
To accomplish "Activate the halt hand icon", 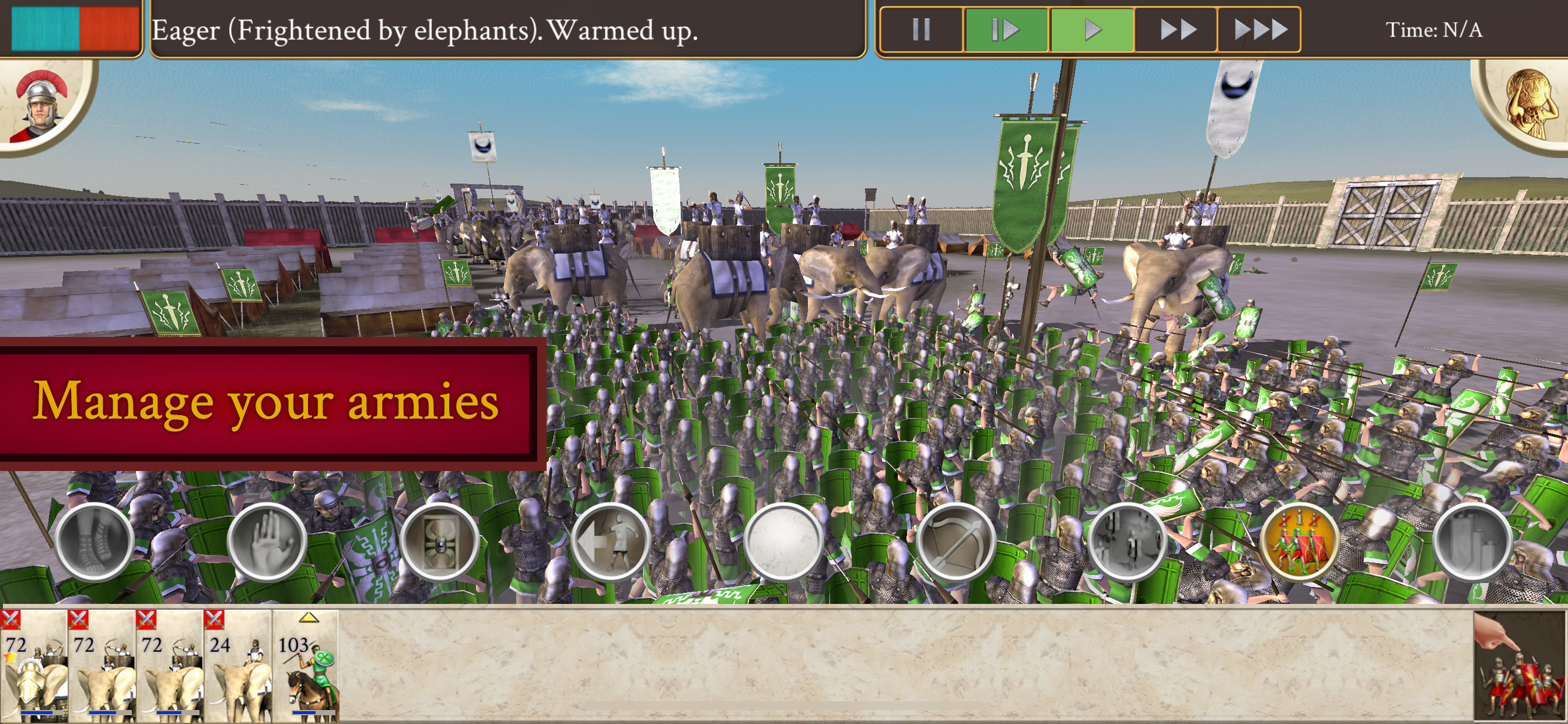I will pyautogui.click(x=267, y=542).
